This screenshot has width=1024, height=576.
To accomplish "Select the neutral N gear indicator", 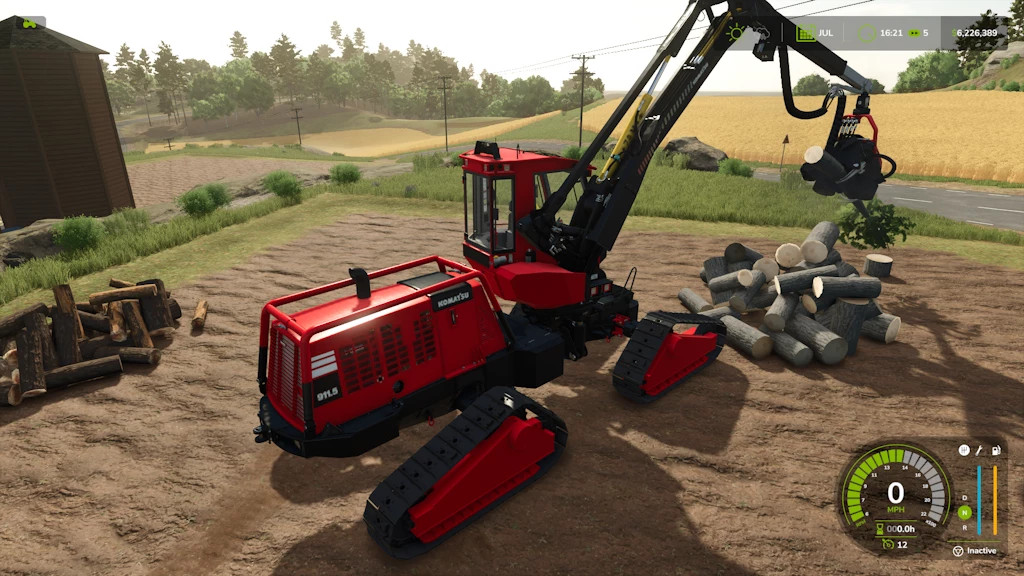I will 964,512.
